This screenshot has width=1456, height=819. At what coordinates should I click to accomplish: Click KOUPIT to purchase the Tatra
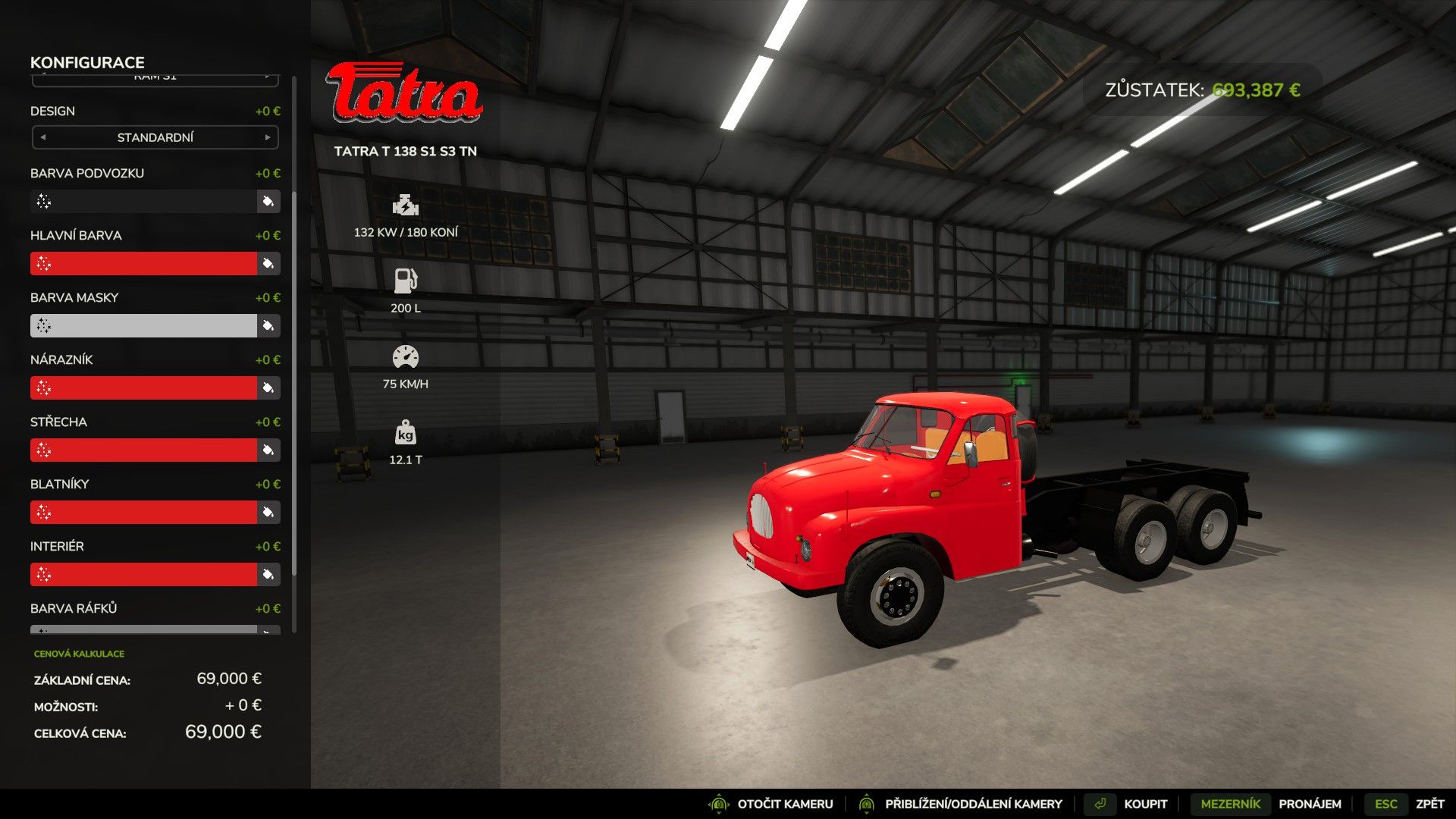pos(1146,803)
